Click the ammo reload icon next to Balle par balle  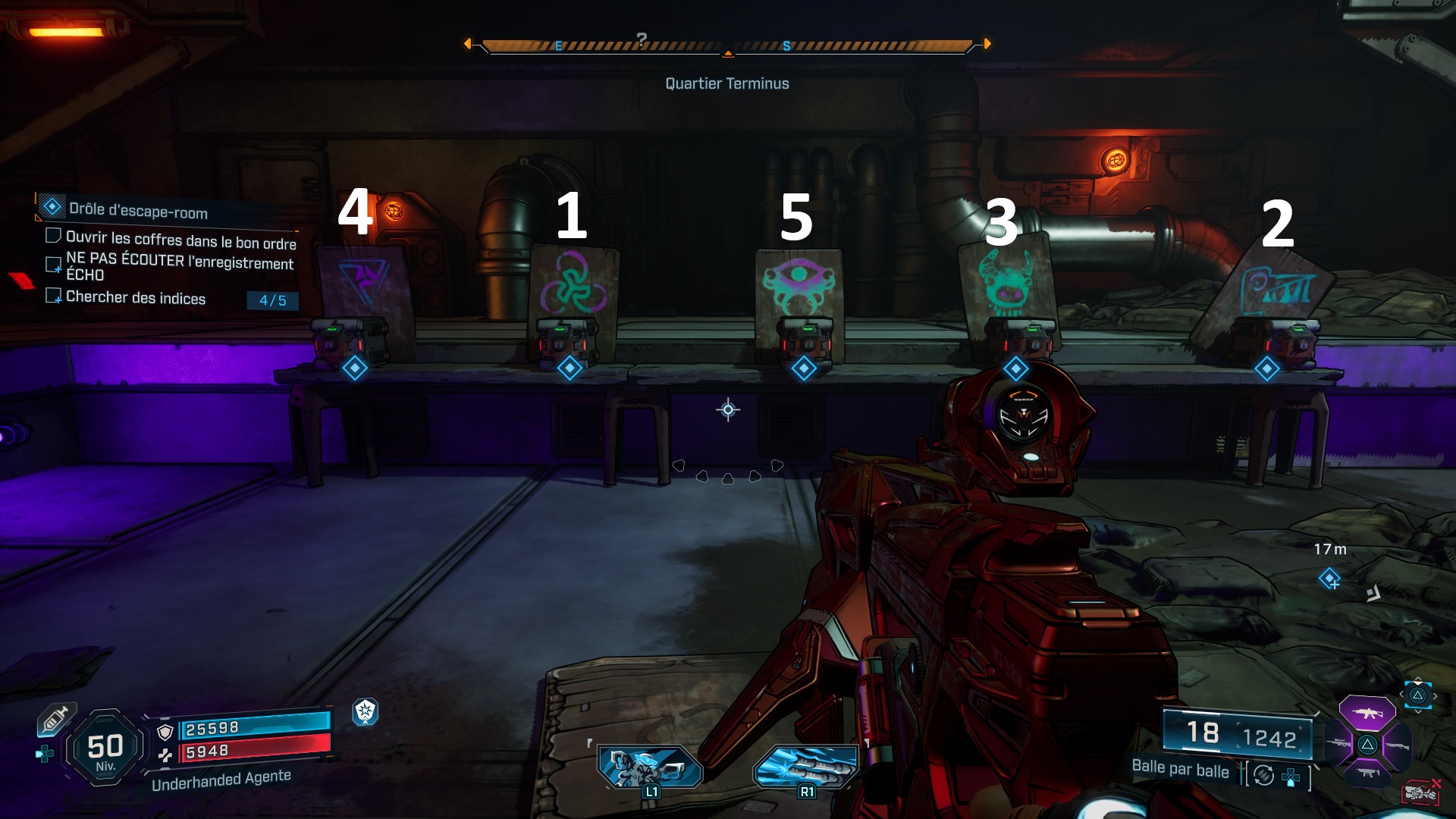click(1263, 775)
